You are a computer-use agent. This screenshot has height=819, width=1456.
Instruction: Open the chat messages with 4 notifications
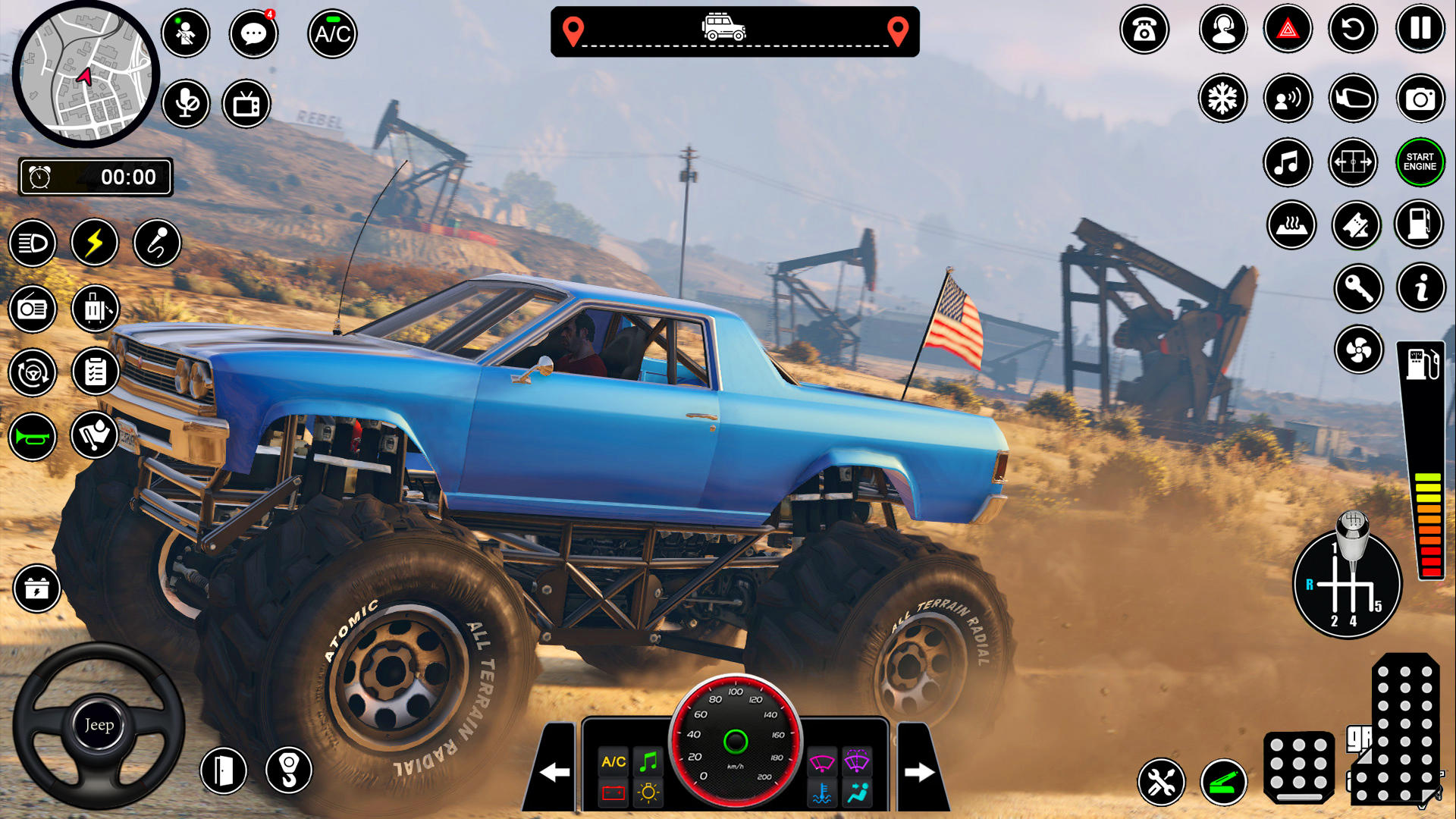tap(254, 33)
